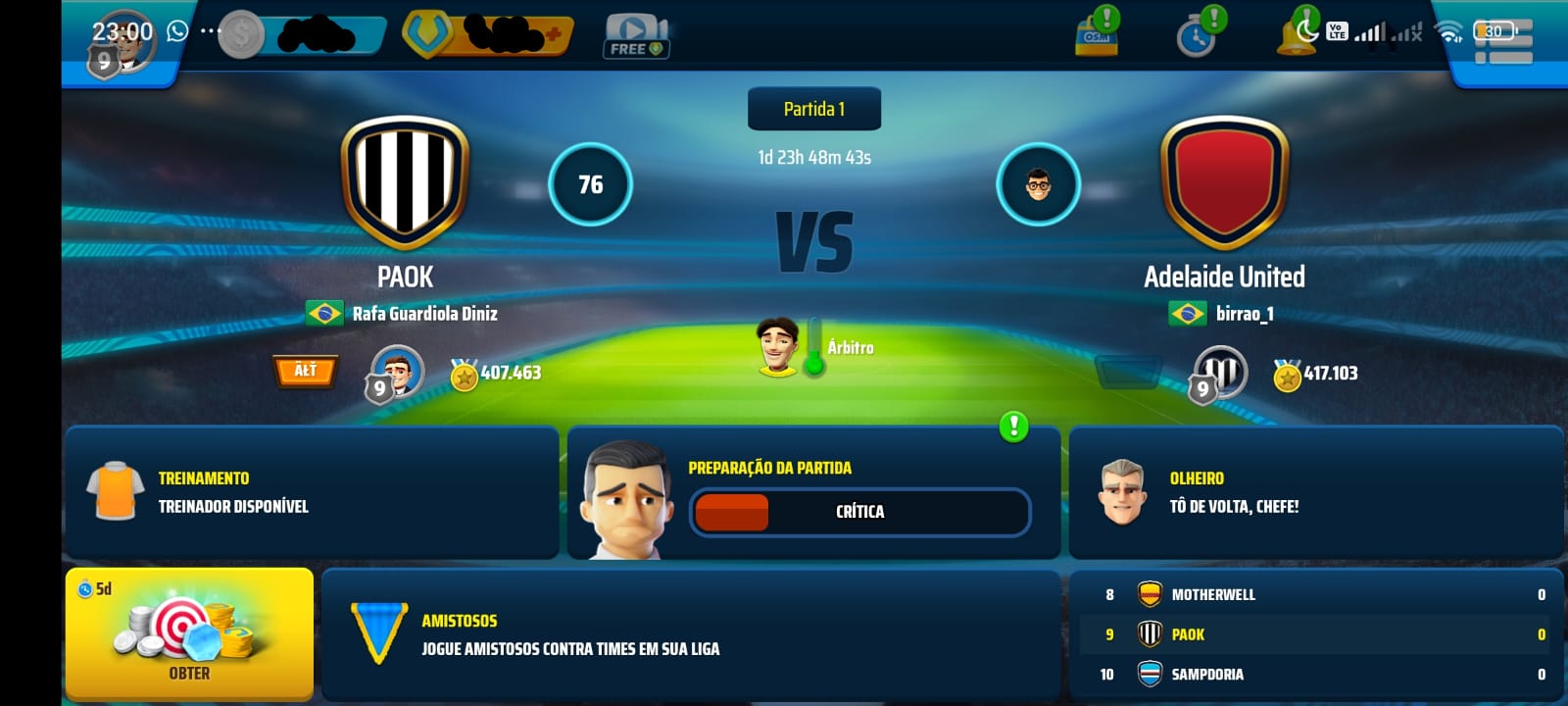
Task: Select Motherwell row in league table
Action: click(x=1315, y=594)
